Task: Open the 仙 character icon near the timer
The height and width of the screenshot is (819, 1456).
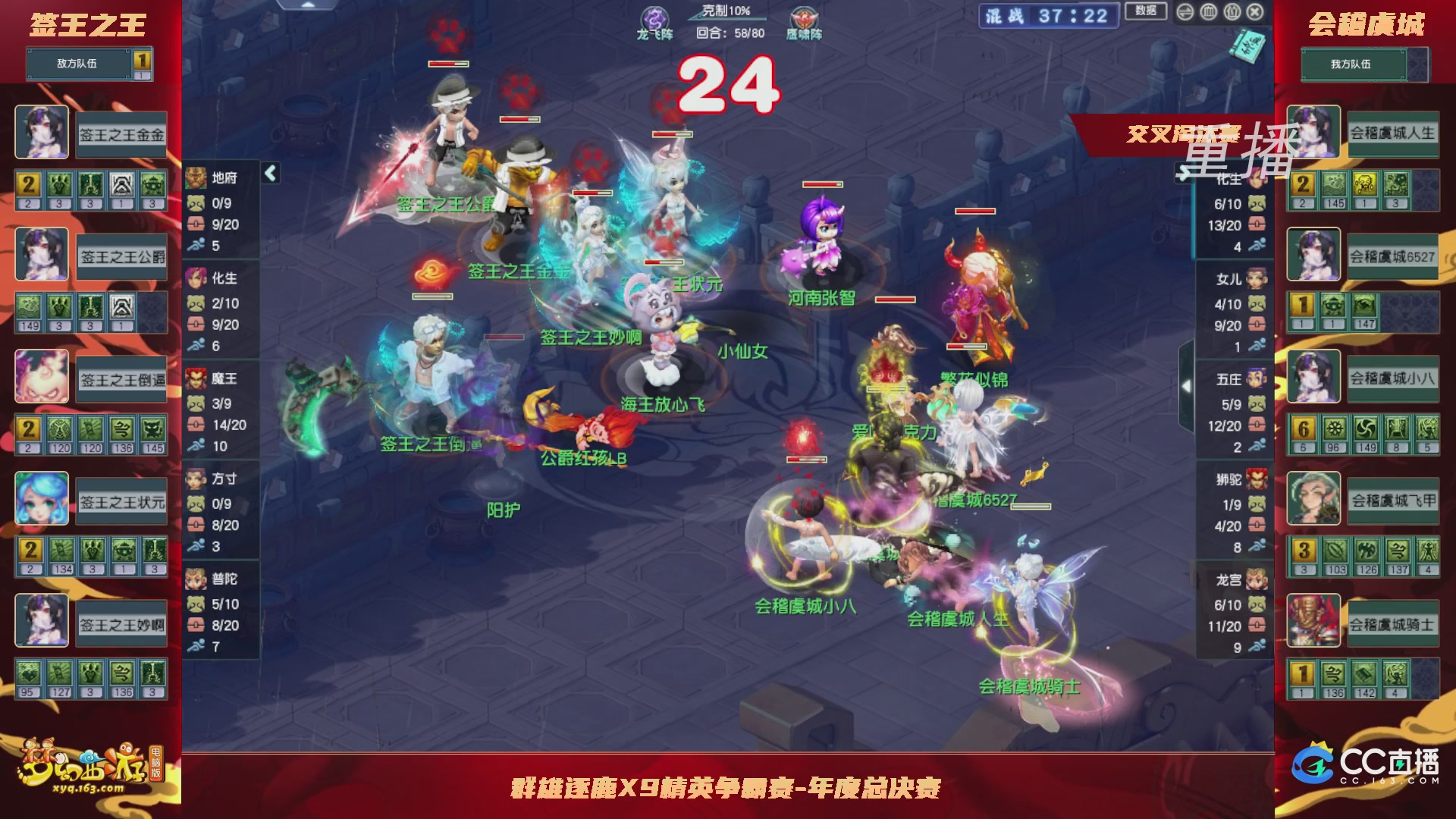Action: click(x=1232, y=12)
